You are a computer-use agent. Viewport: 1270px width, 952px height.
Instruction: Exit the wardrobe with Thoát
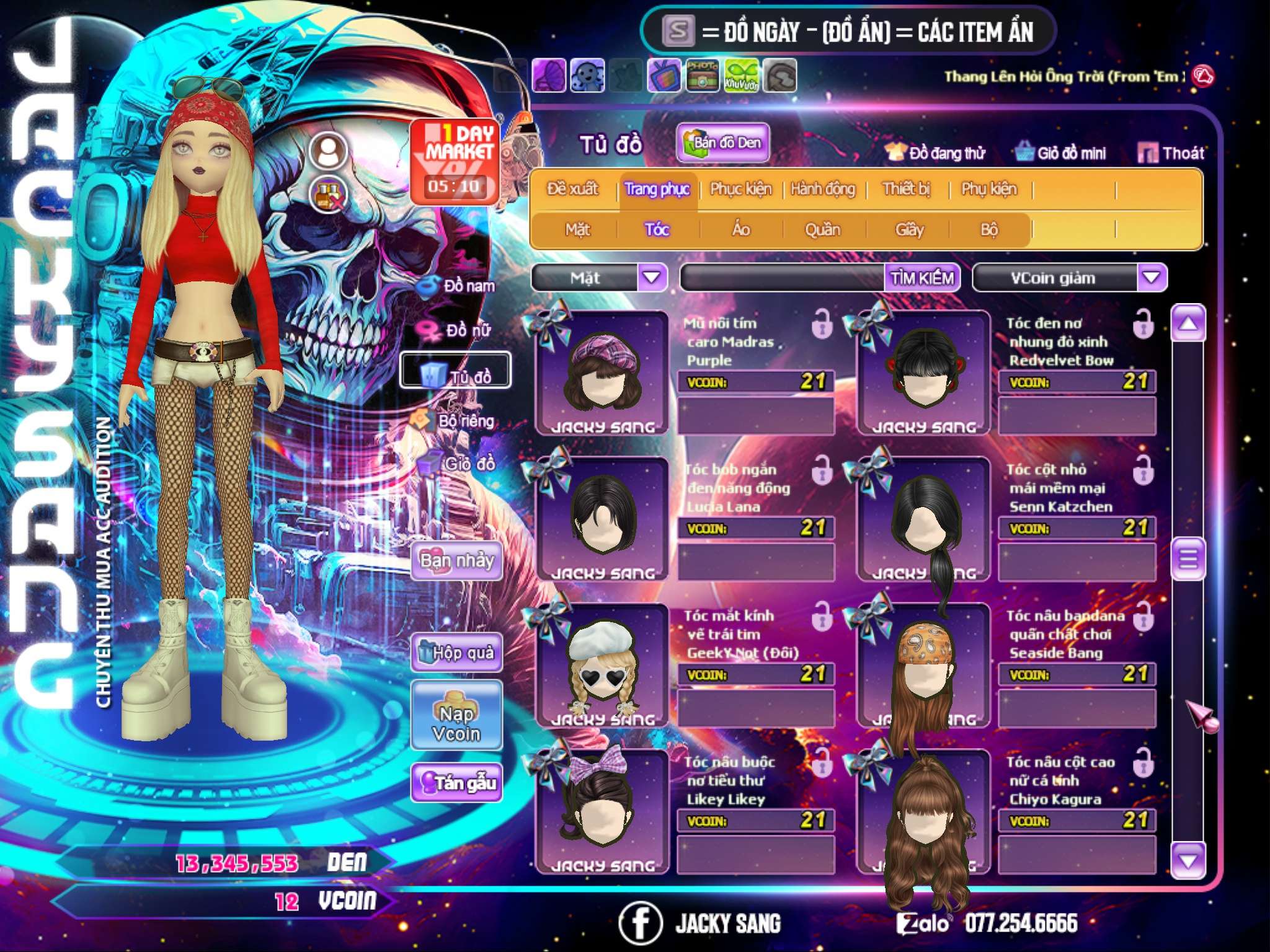1171,152
